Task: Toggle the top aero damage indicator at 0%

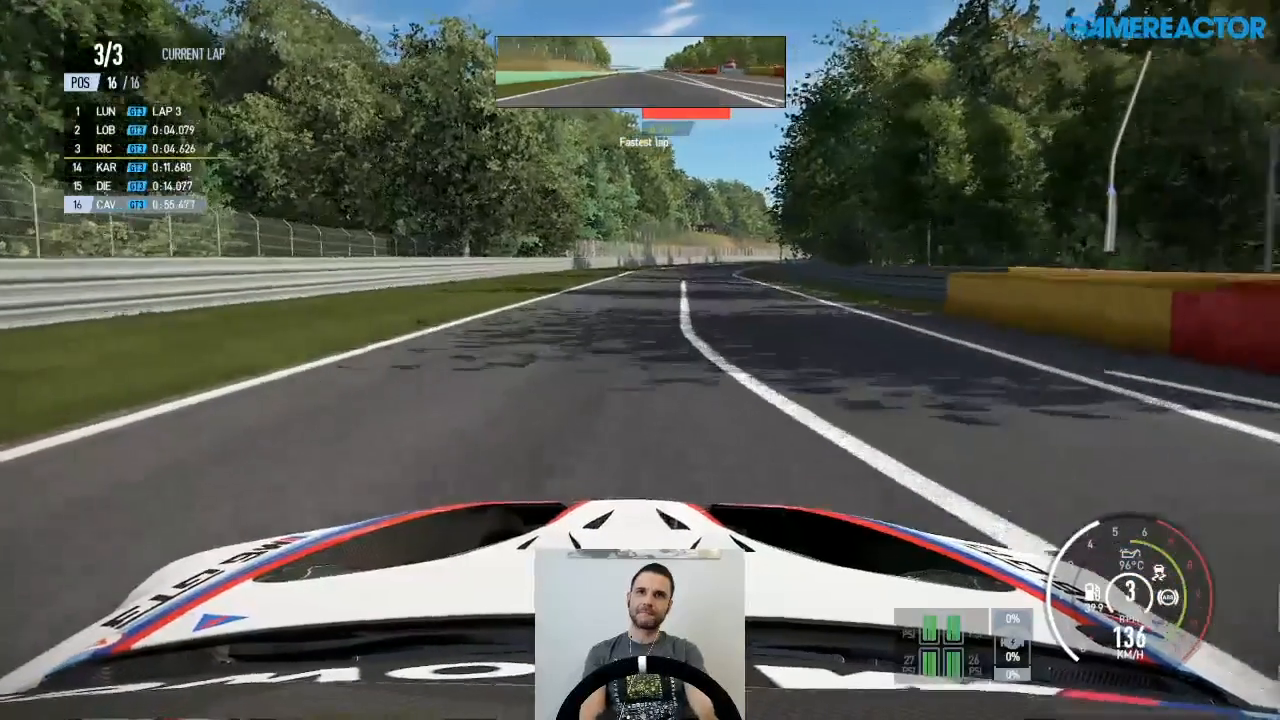Action: 1012,619
